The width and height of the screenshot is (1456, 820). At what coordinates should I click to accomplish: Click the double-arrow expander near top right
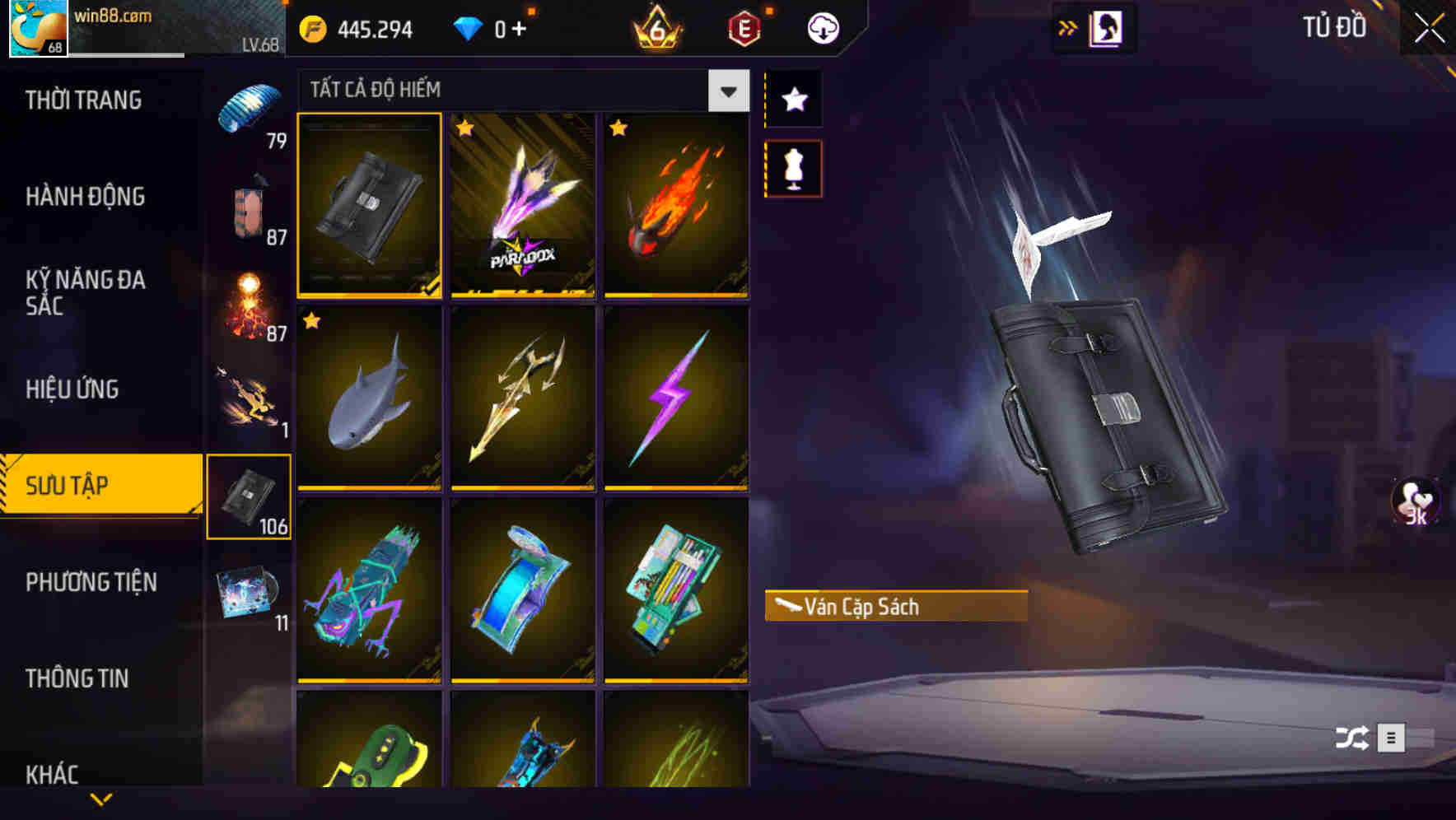1068,26
